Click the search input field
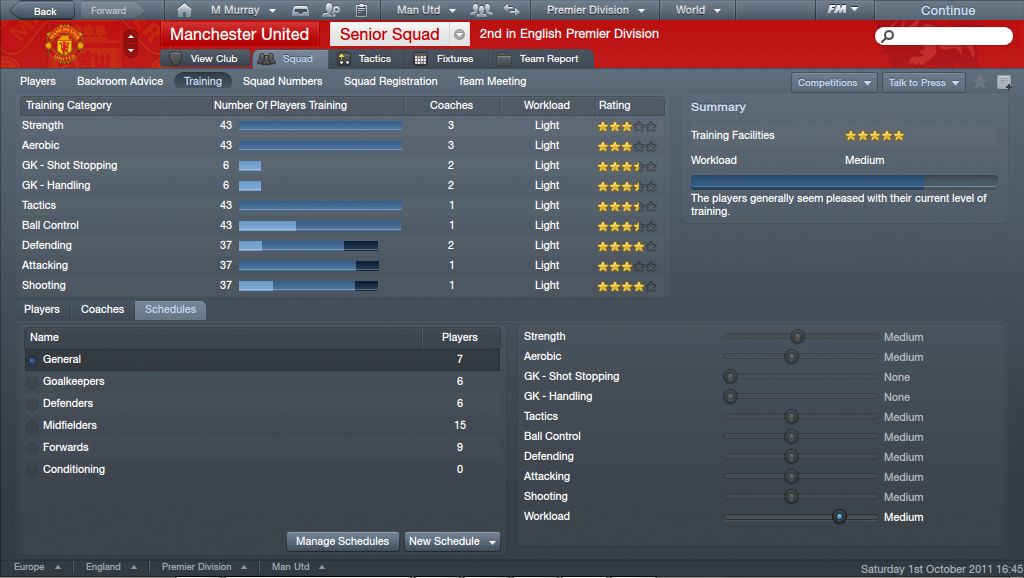 click(x=943, y=35)
